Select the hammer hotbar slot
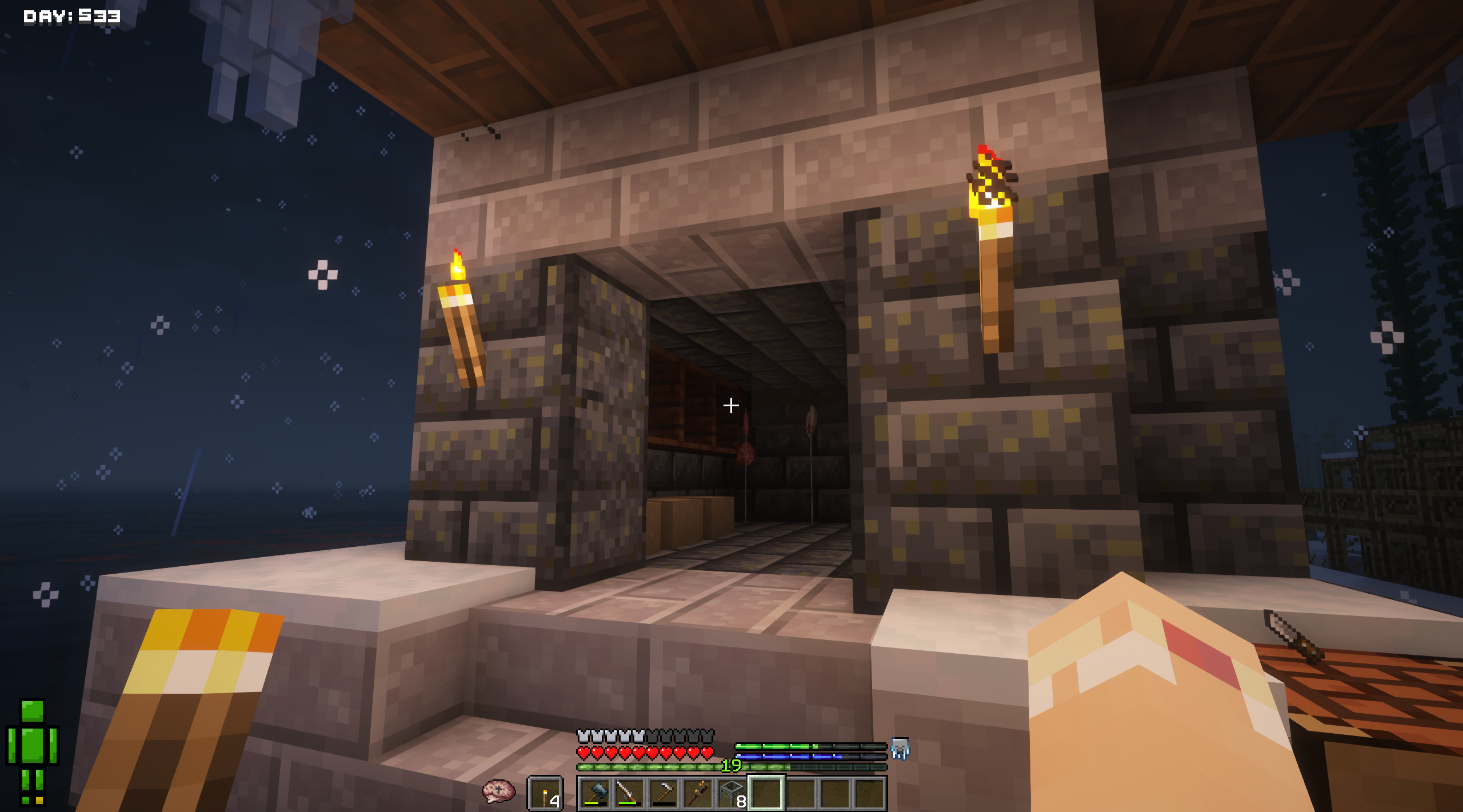The height and width of the screenshot is (812, 1463). [x=595, y=794]
